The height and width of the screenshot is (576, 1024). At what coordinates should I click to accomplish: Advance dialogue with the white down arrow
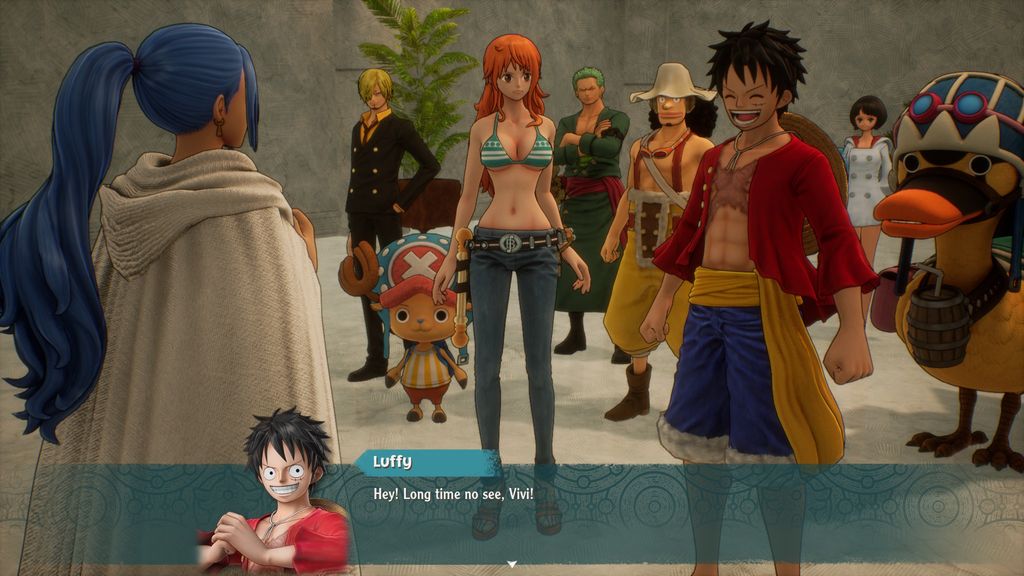point(512,565)
